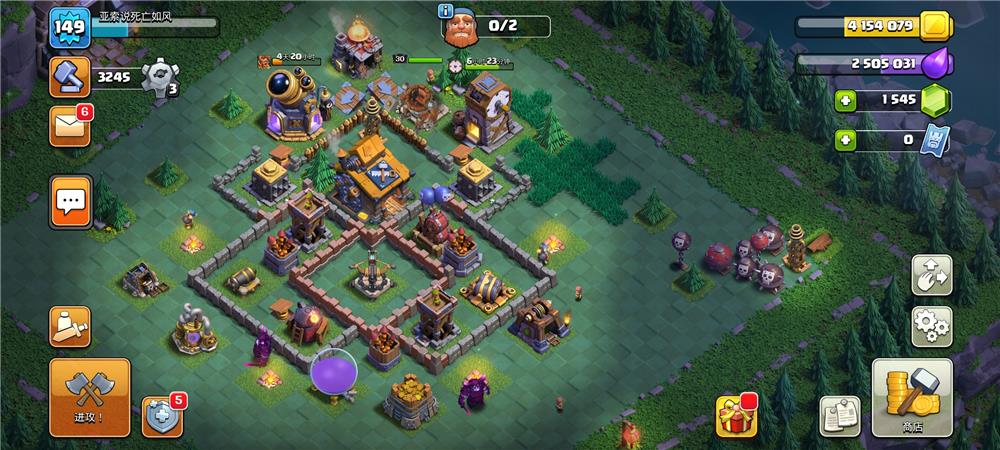
Task: Open the player profile via level 149 badge
Action: (70, 26)
